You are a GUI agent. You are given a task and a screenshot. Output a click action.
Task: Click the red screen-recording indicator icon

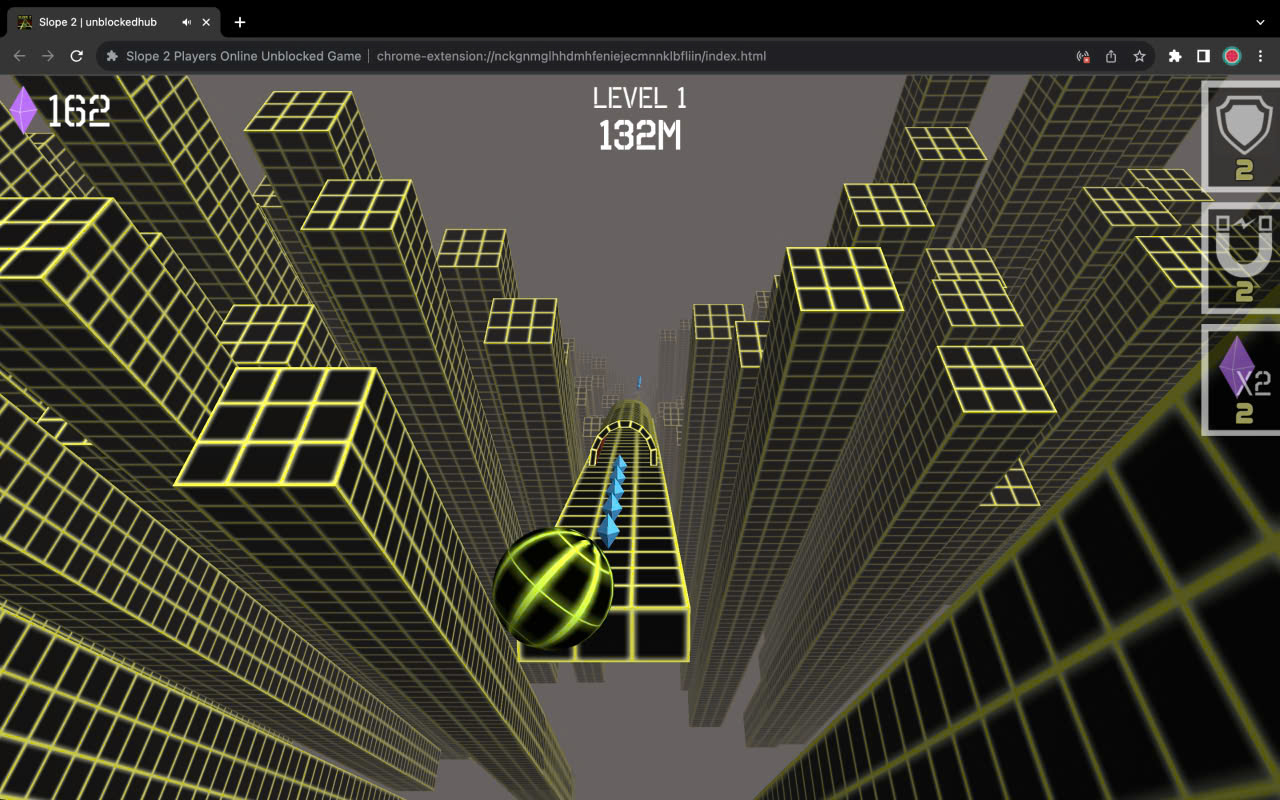coord(1082,57)
